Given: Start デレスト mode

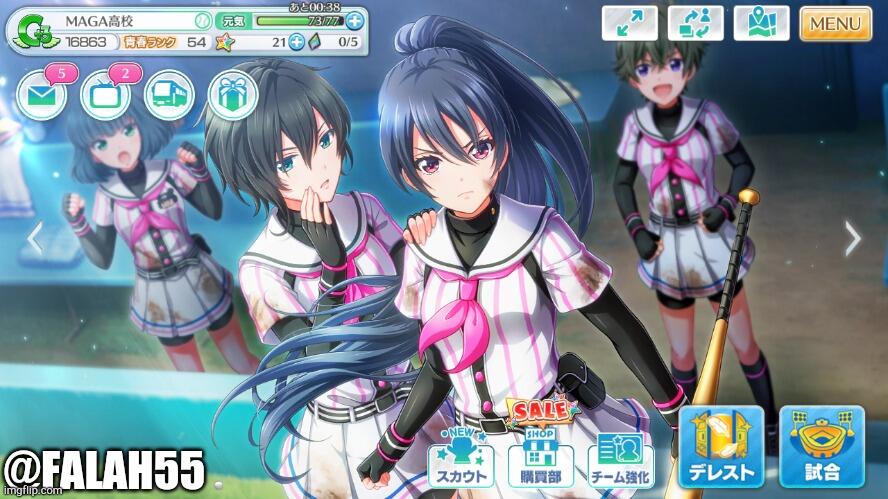Looking at the screenshot, I should pyautogui.click(x=720, y=447).
